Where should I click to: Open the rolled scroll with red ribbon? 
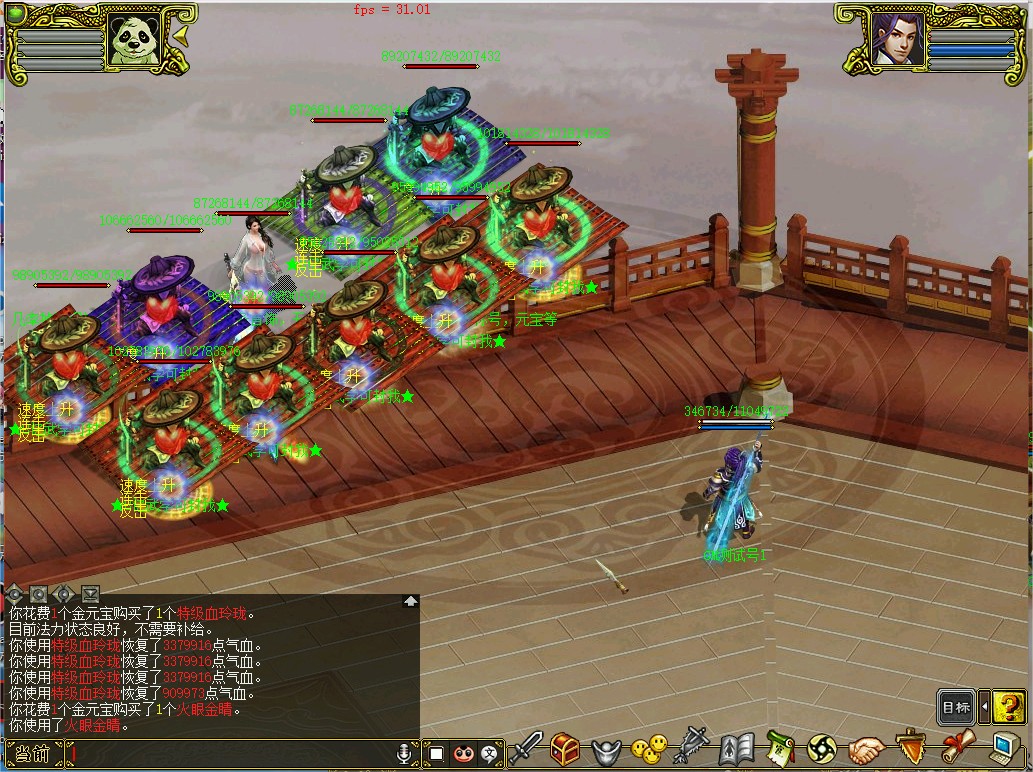(955, 748)
